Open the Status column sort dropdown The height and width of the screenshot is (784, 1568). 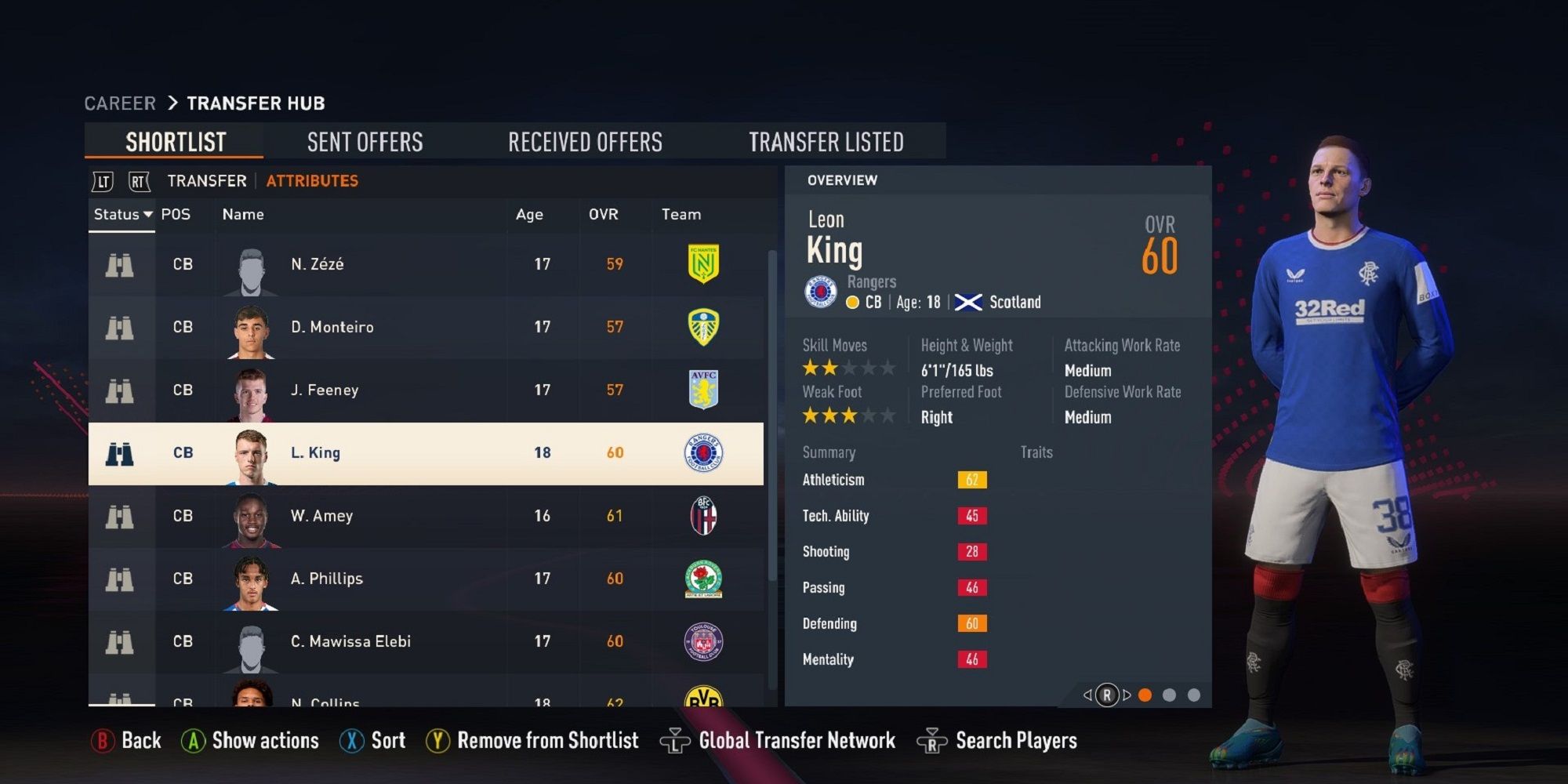pyautogui.click(x=122, y=214)
